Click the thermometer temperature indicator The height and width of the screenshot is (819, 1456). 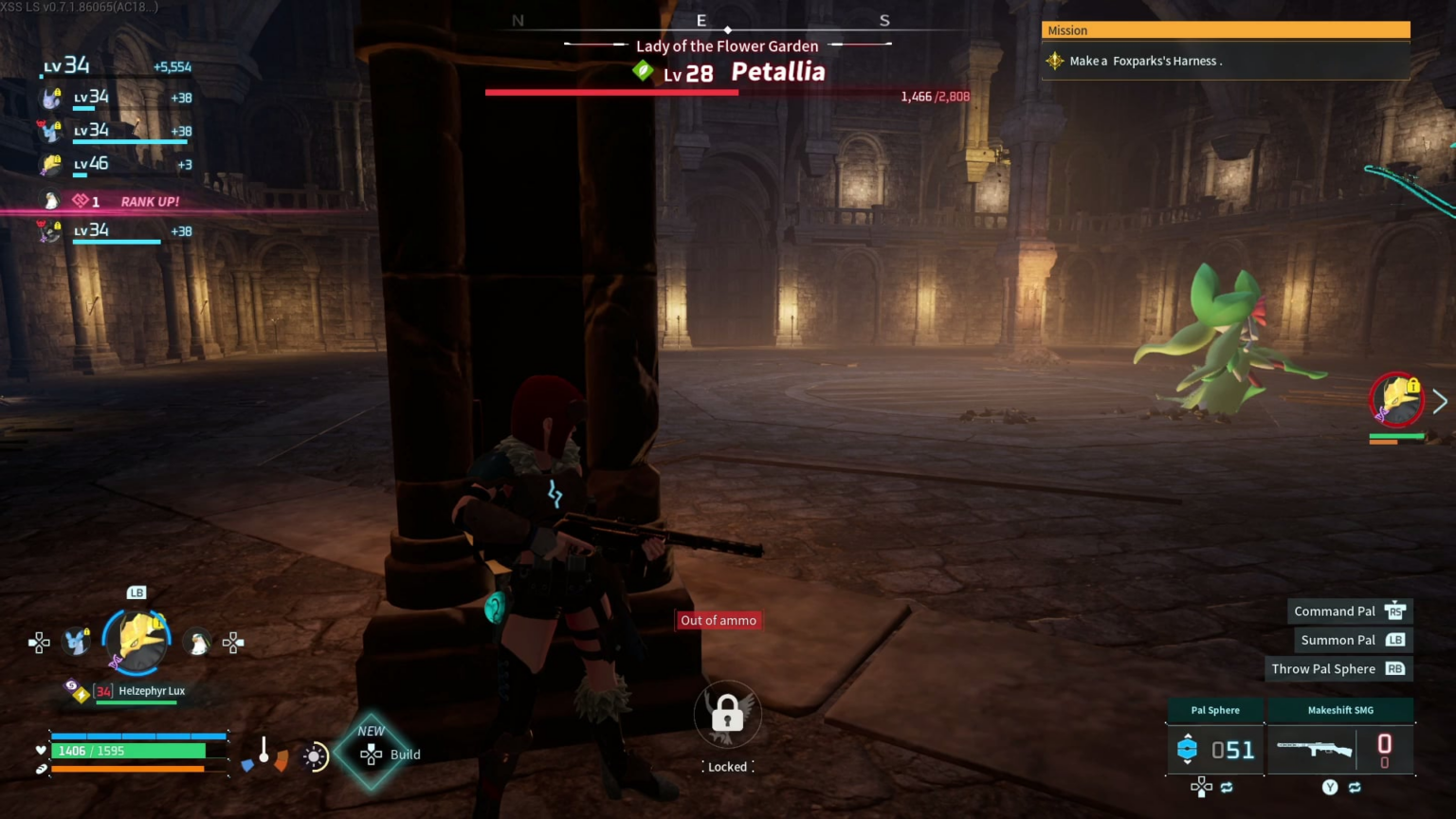[x=264, y=751]
